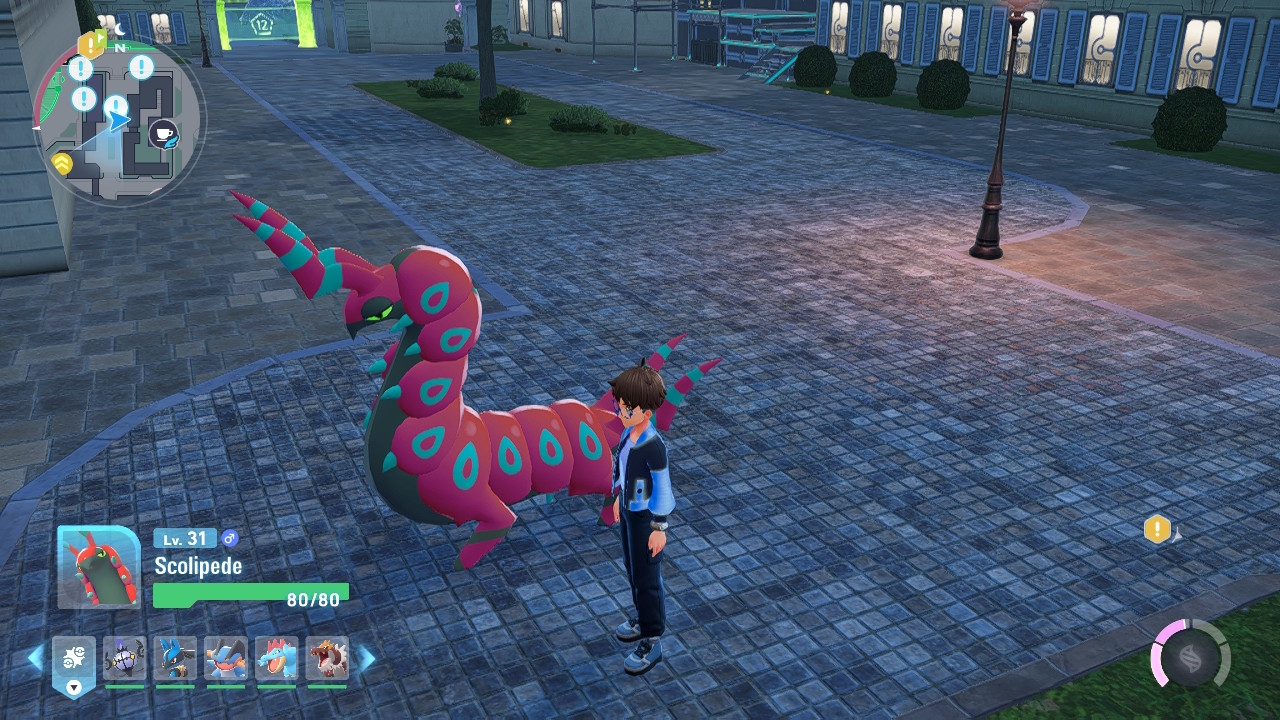This screenshot has height=720, width=1280.
Task: Select the orange quest marker with green flag
Action: coord(92,43)
